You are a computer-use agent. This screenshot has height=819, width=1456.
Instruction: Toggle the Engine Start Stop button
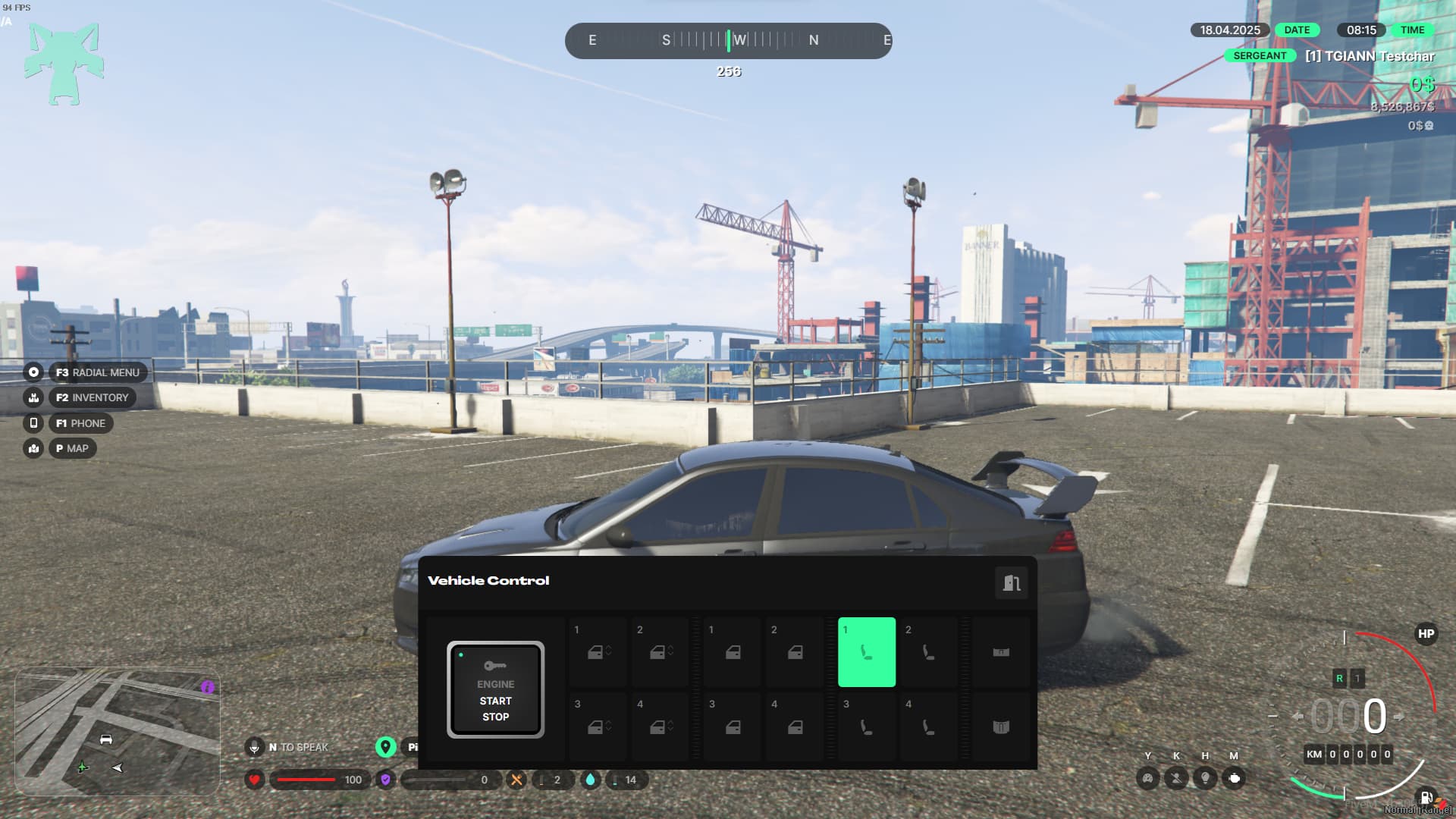tap(495, 689)
